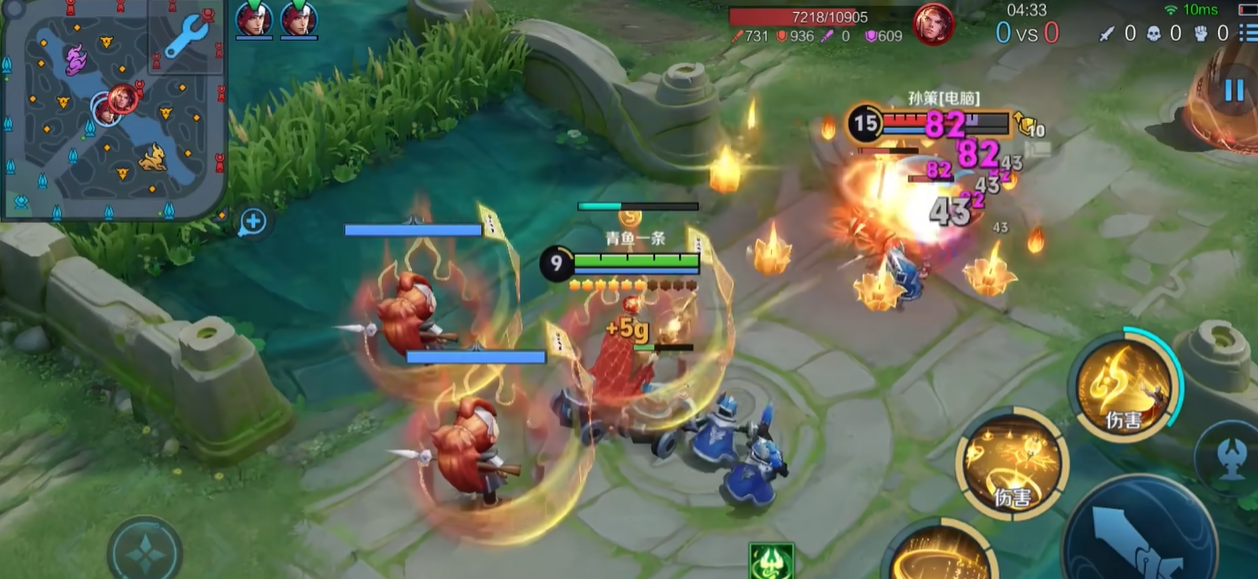
Task: Tap the four-point star button
Action: coord(145,552)
